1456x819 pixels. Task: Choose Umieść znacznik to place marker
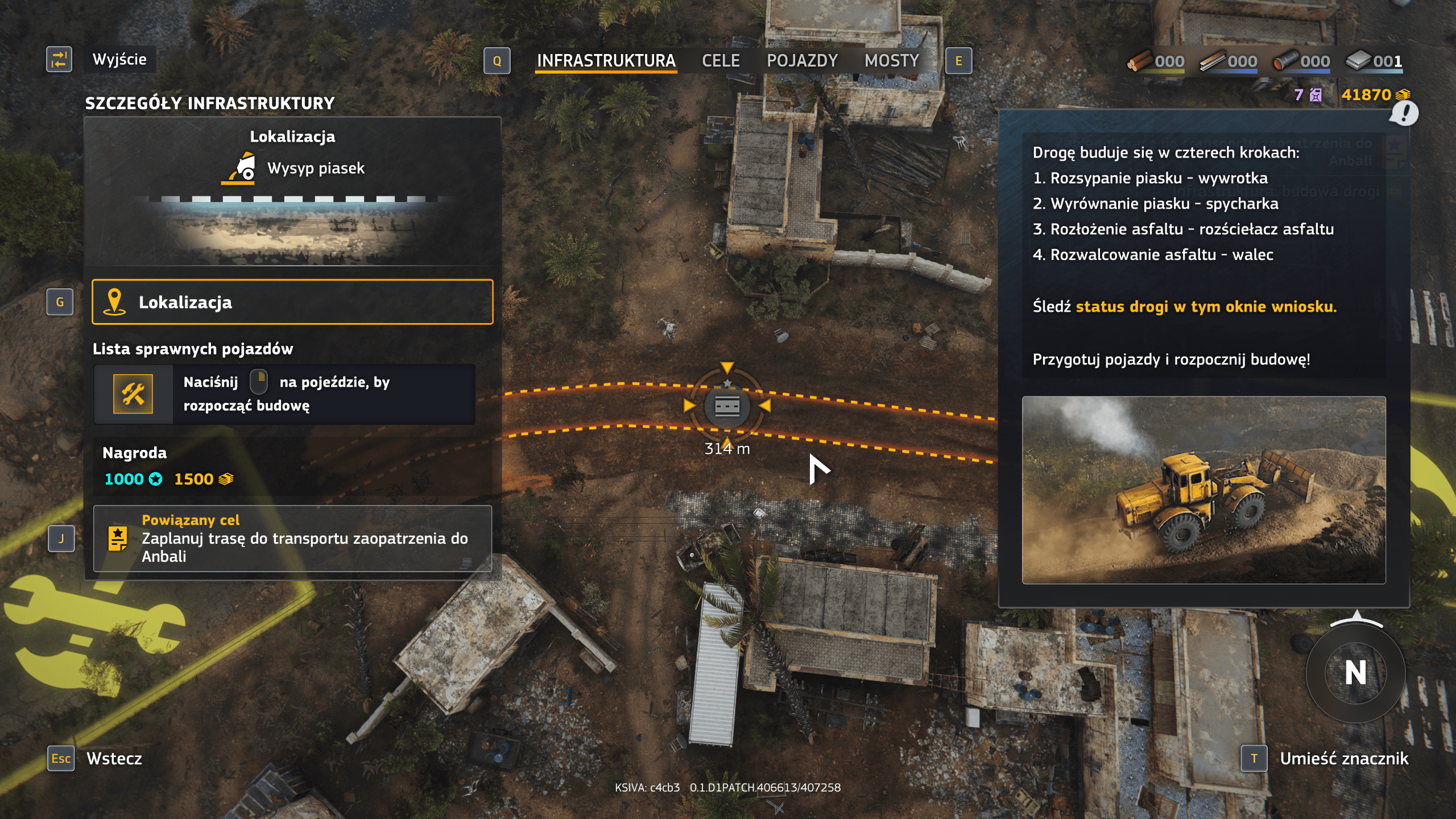(x=1343, y=758)
